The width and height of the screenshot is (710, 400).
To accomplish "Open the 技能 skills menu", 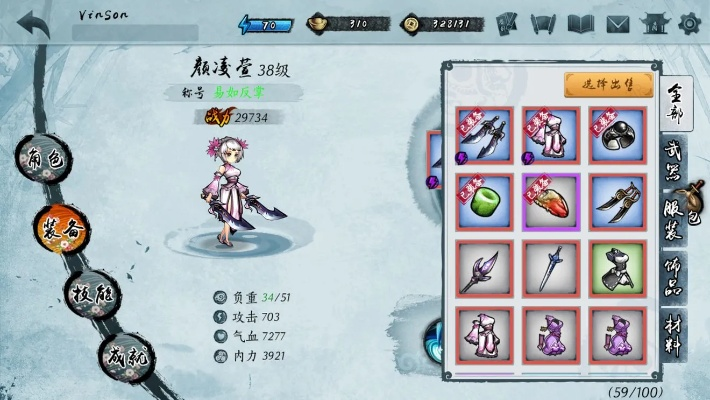I will (92, 294).
